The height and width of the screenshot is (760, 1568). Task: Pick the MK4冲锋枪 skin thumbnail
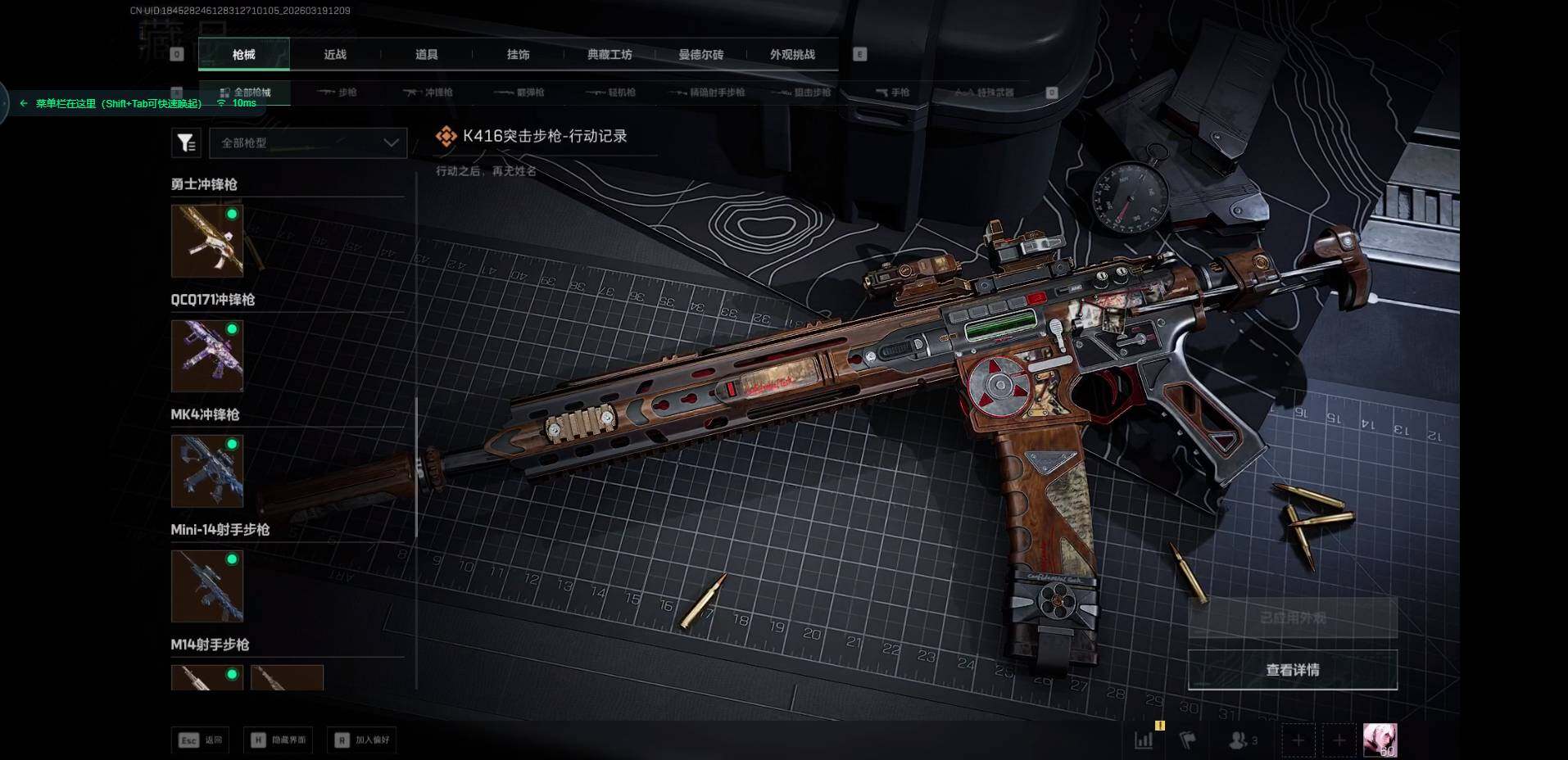(207, 471)
